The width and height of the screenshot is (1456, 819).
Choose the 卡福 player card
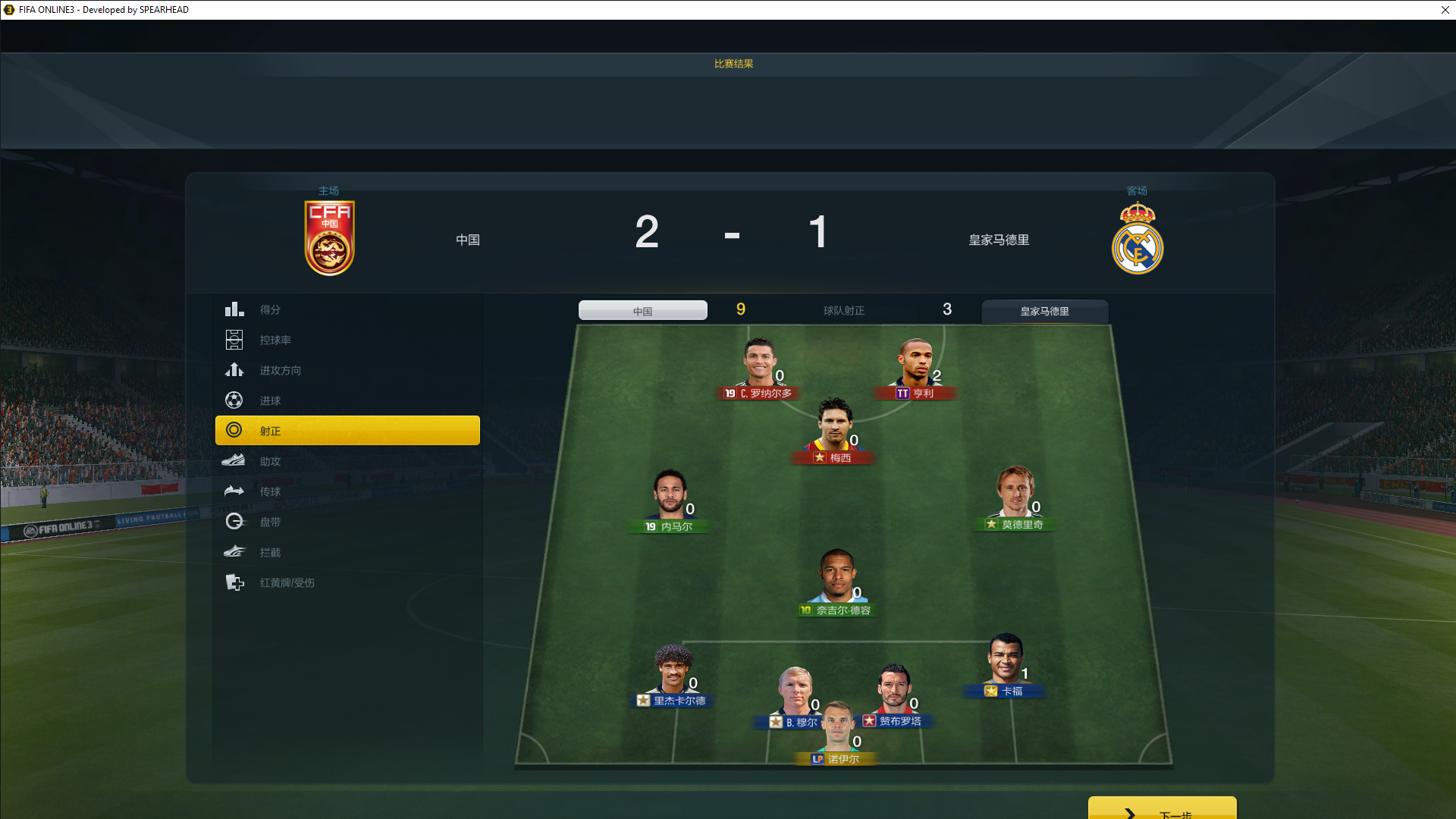point(1006,666)
